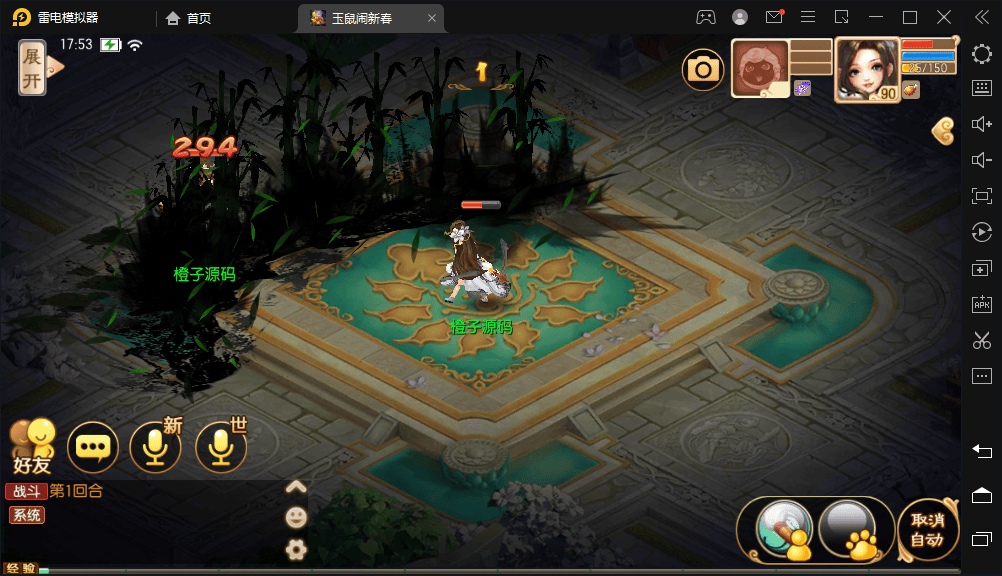The width and height of the screenshot is (1002, 576).
Task: Open the level 90 character portrait
Action: click(x=866, y=68)
